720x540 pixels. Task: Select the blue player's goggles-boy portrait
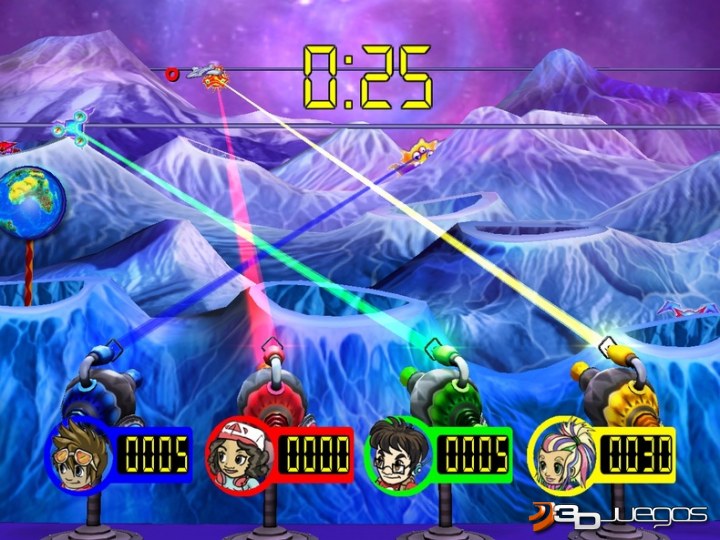tap(83, 454)
